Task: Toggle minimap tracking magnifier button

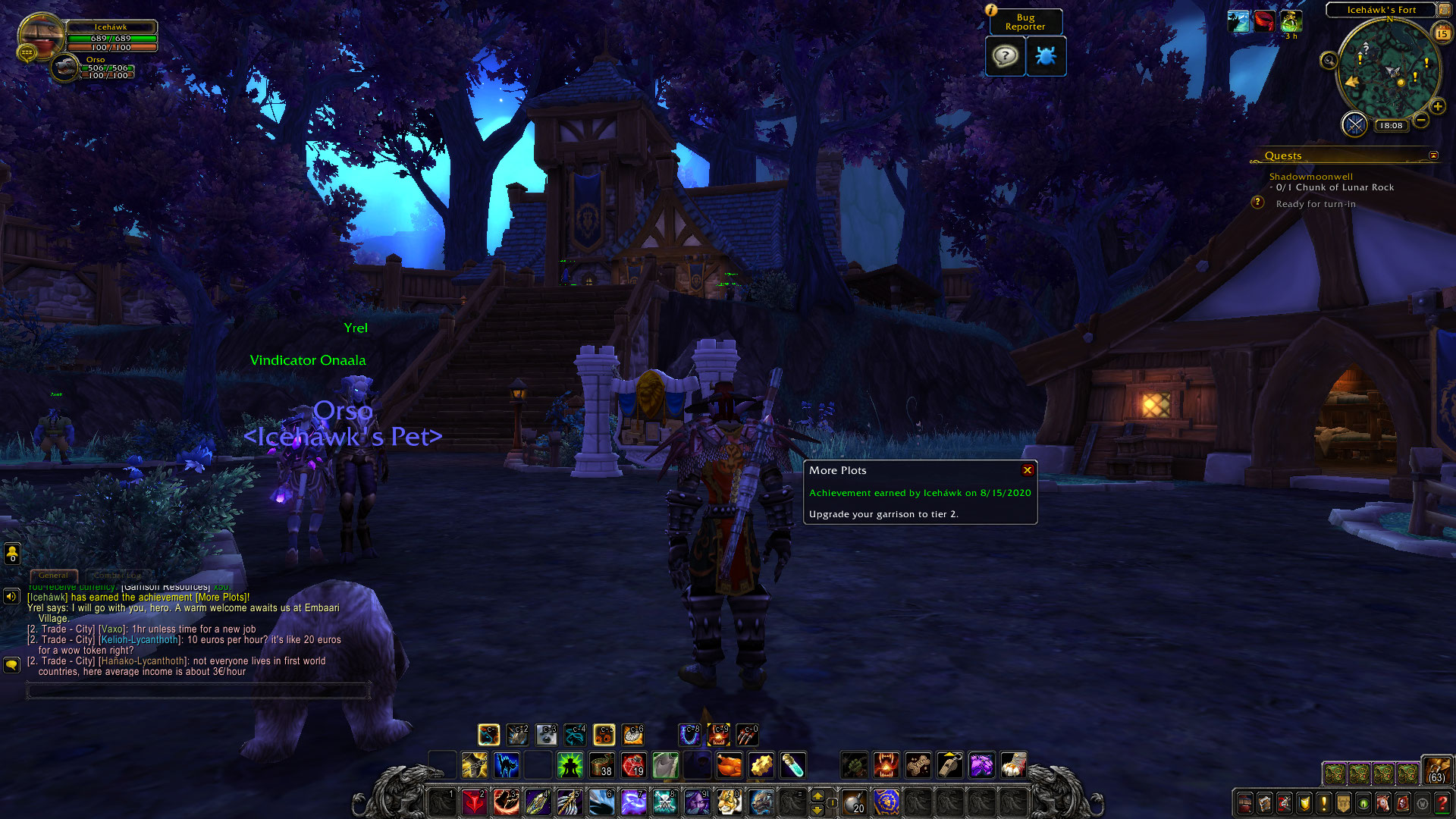Action: [x=1329, y=61]
